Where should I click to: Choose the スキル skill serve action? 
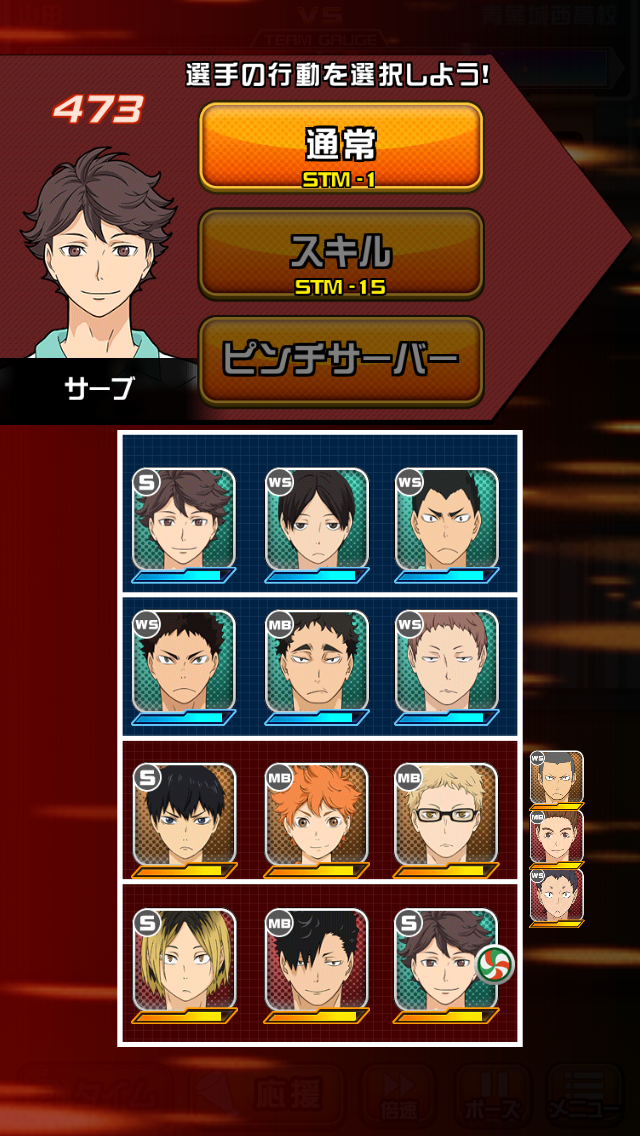coord(341,255)
